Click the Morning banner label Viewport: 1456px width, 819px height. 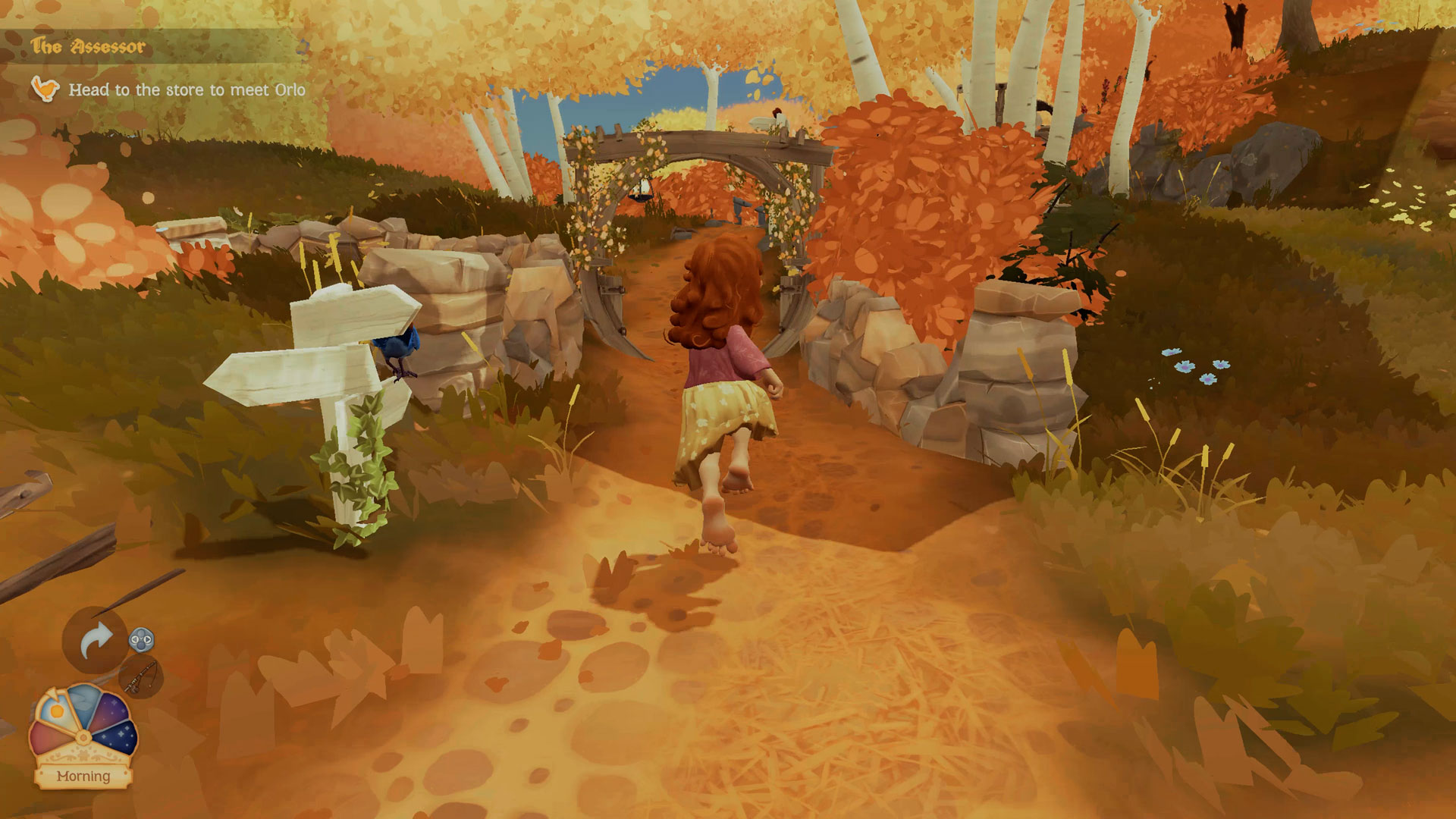[83, 775]
